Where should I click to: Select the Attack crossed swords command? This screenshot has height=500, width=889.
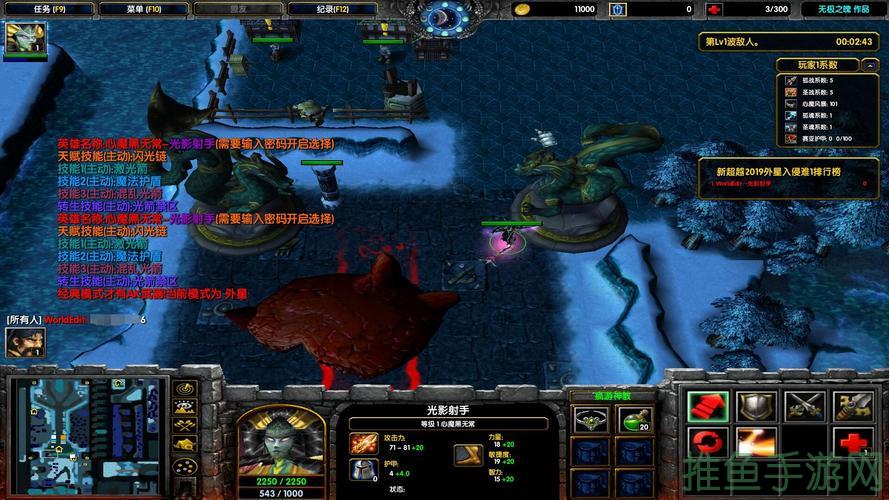[x=804, y=405]
